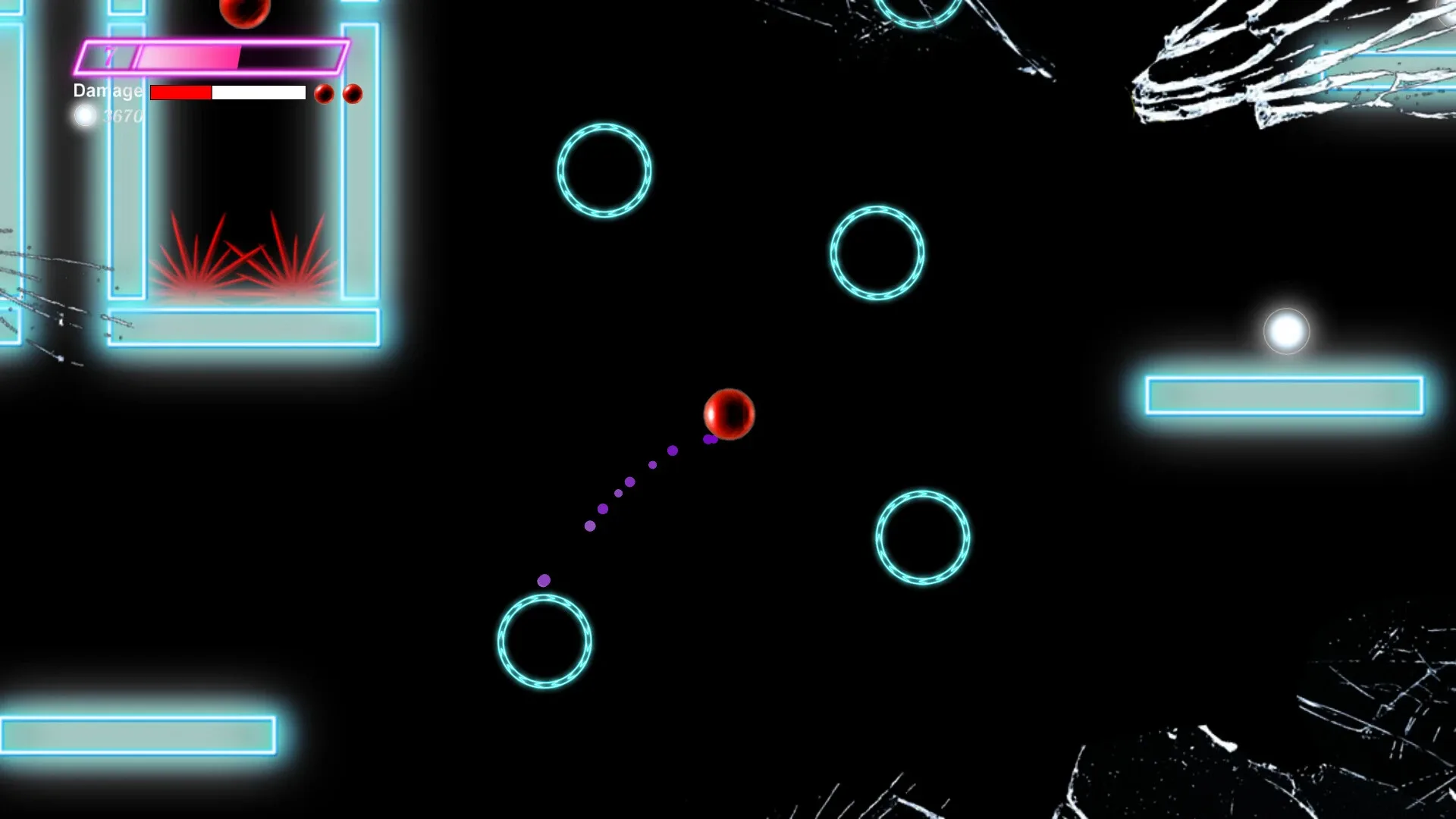1456x819 pixels.
Task: Click the second red orb icon in HUD
Action: pyautogui.click(x=351, y=95)
